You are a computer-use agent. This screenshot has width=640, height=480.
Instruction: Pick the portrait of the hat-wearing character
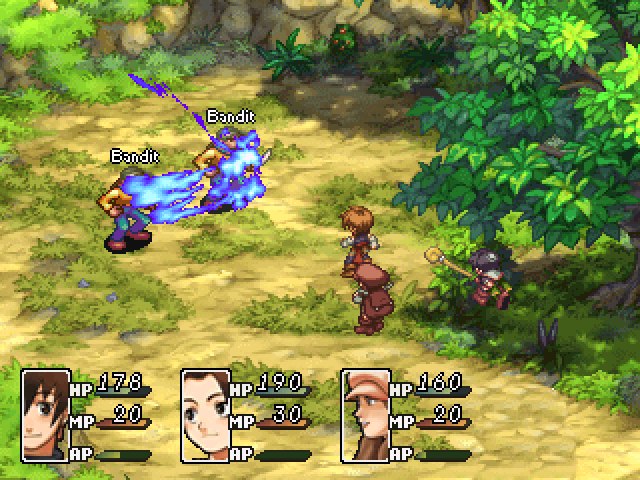(365, 401)
